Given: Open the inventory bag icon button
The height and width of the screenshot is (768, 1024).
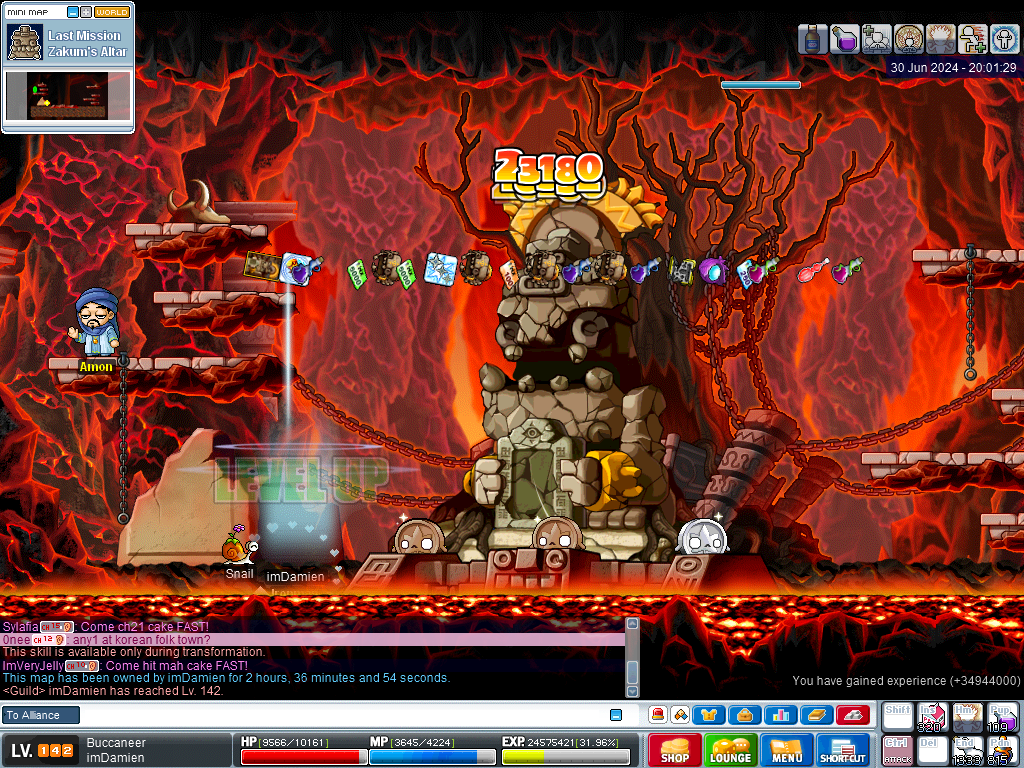Looking at the screenshot, I should tap(745, 715).
